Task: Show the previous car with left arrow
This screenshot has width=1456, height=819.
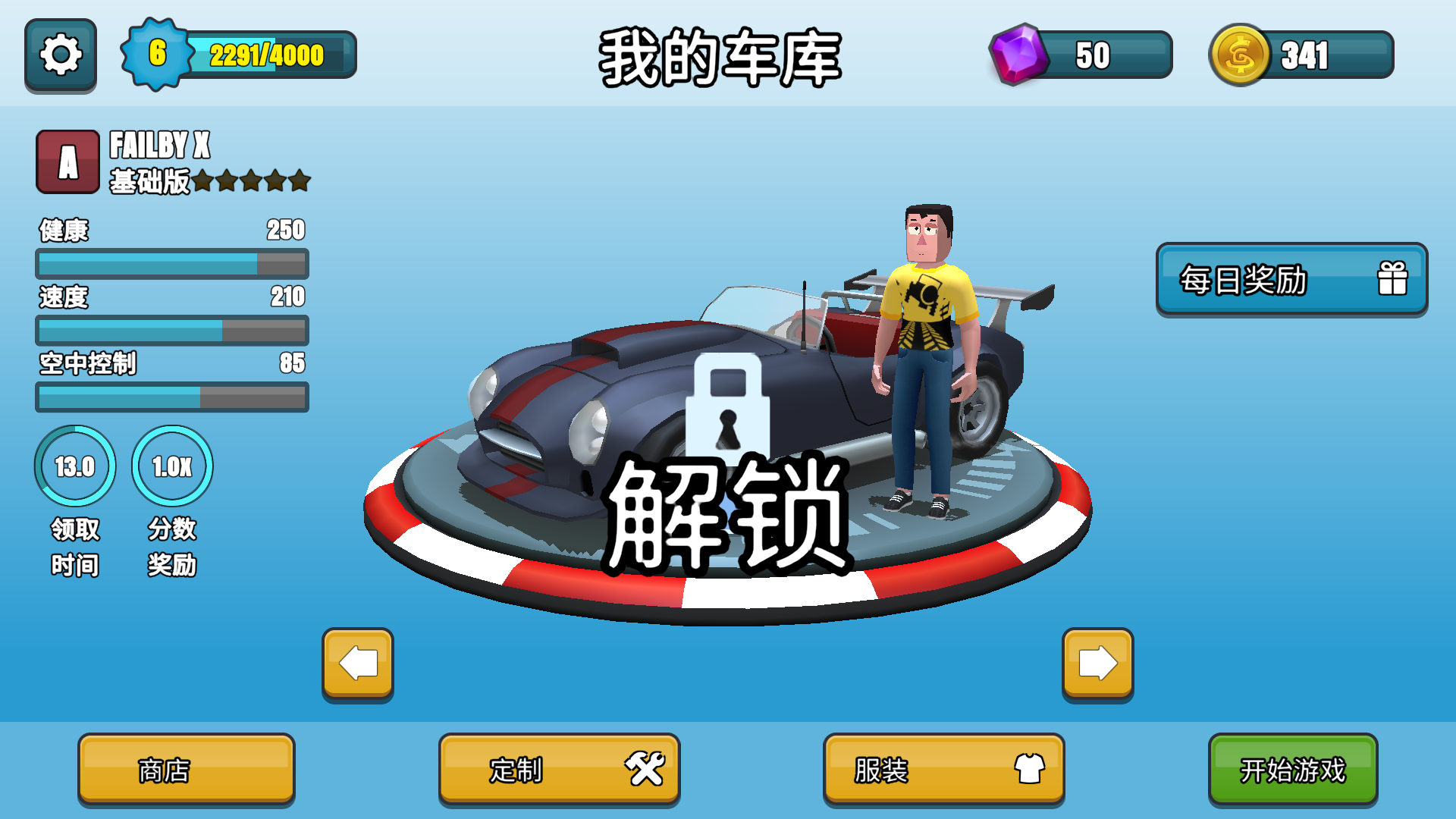Action: [x=358, y=664]
